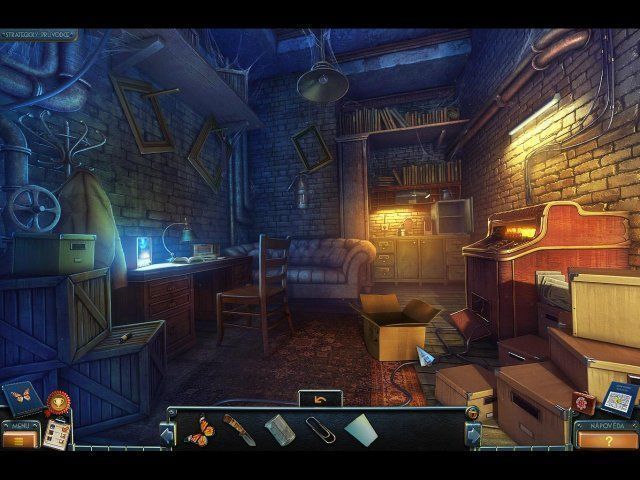Show next inventory items with right arrow
The width and height of the screenshot is (640, 480).
click(x=472, y=434)
